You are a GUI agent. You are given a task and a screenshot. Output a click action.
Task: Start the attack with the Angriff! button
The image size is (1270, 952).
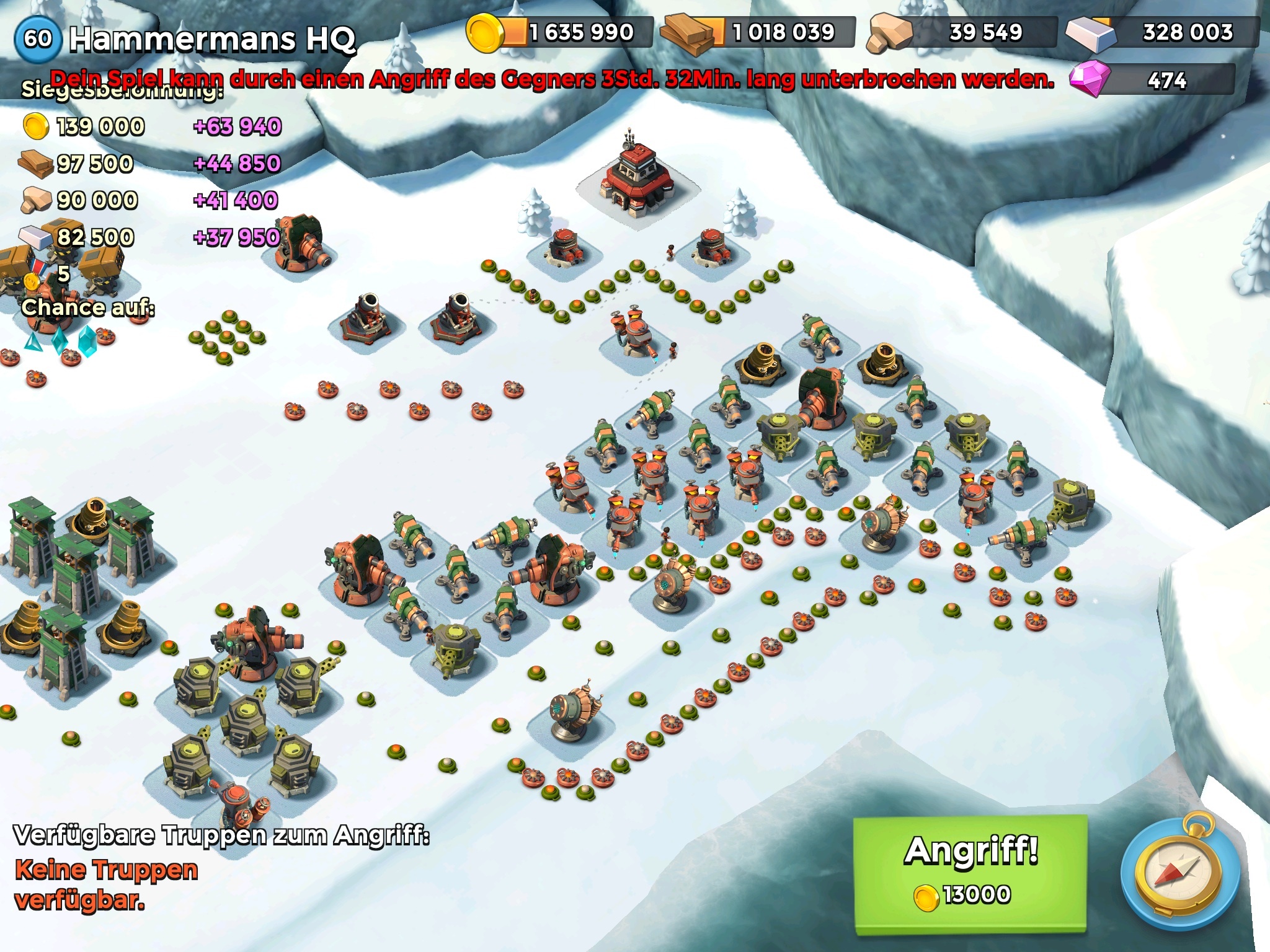970,873
